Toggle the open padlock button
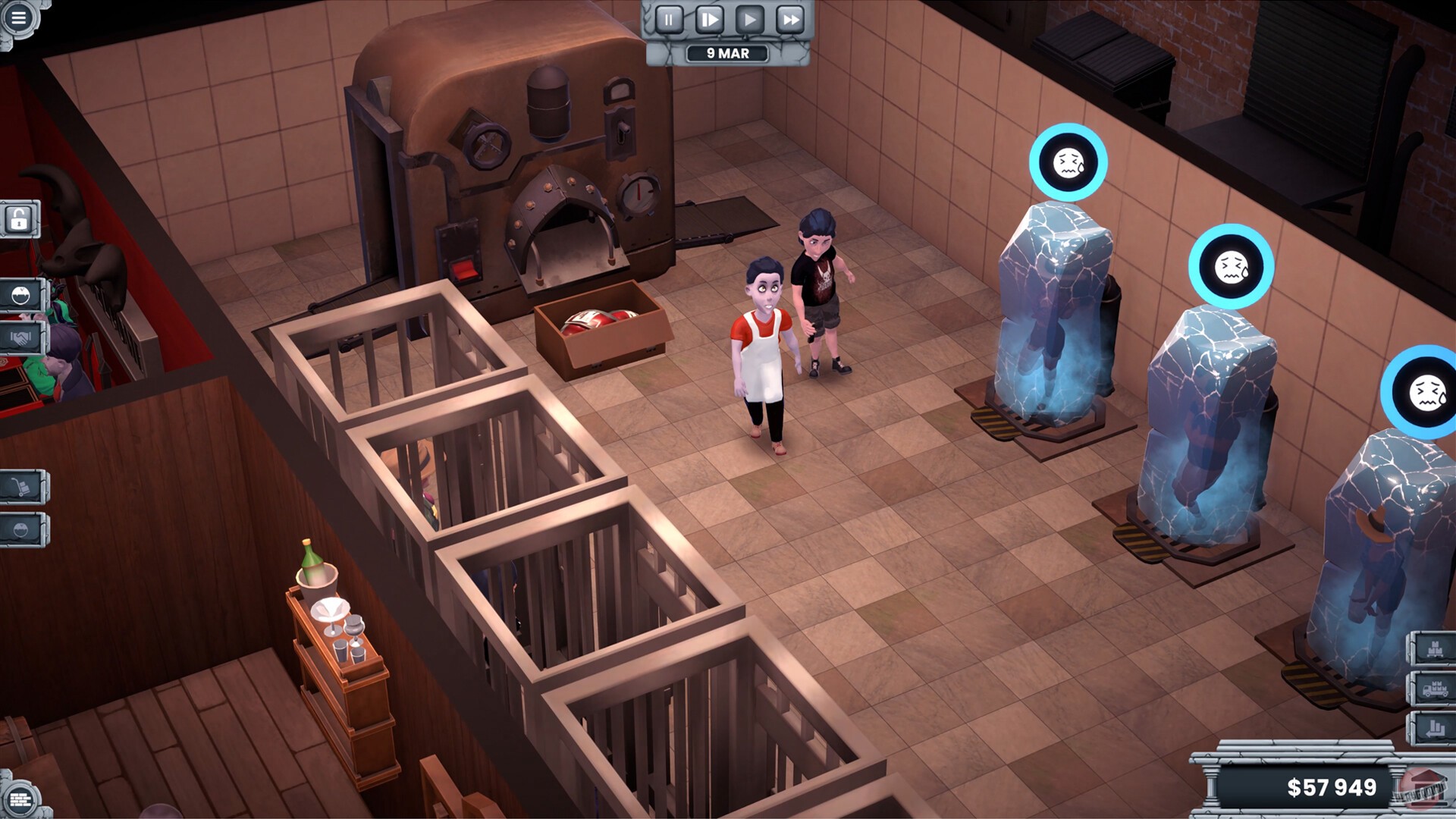The height and width of the screenshot is (819, 1456). [19, 220]
